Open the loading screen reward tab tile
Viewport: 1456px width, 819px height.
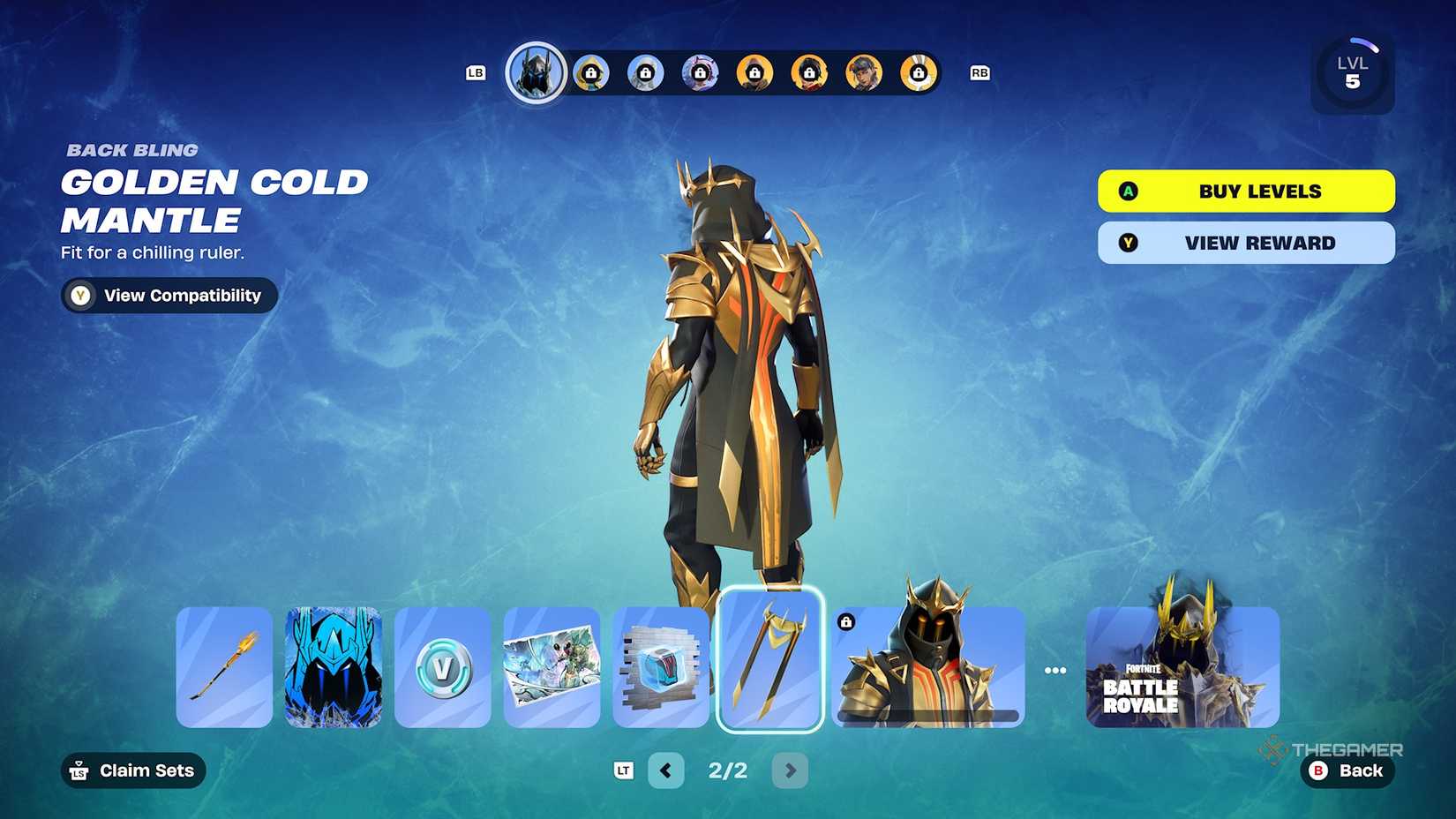(x=552, y=667)
